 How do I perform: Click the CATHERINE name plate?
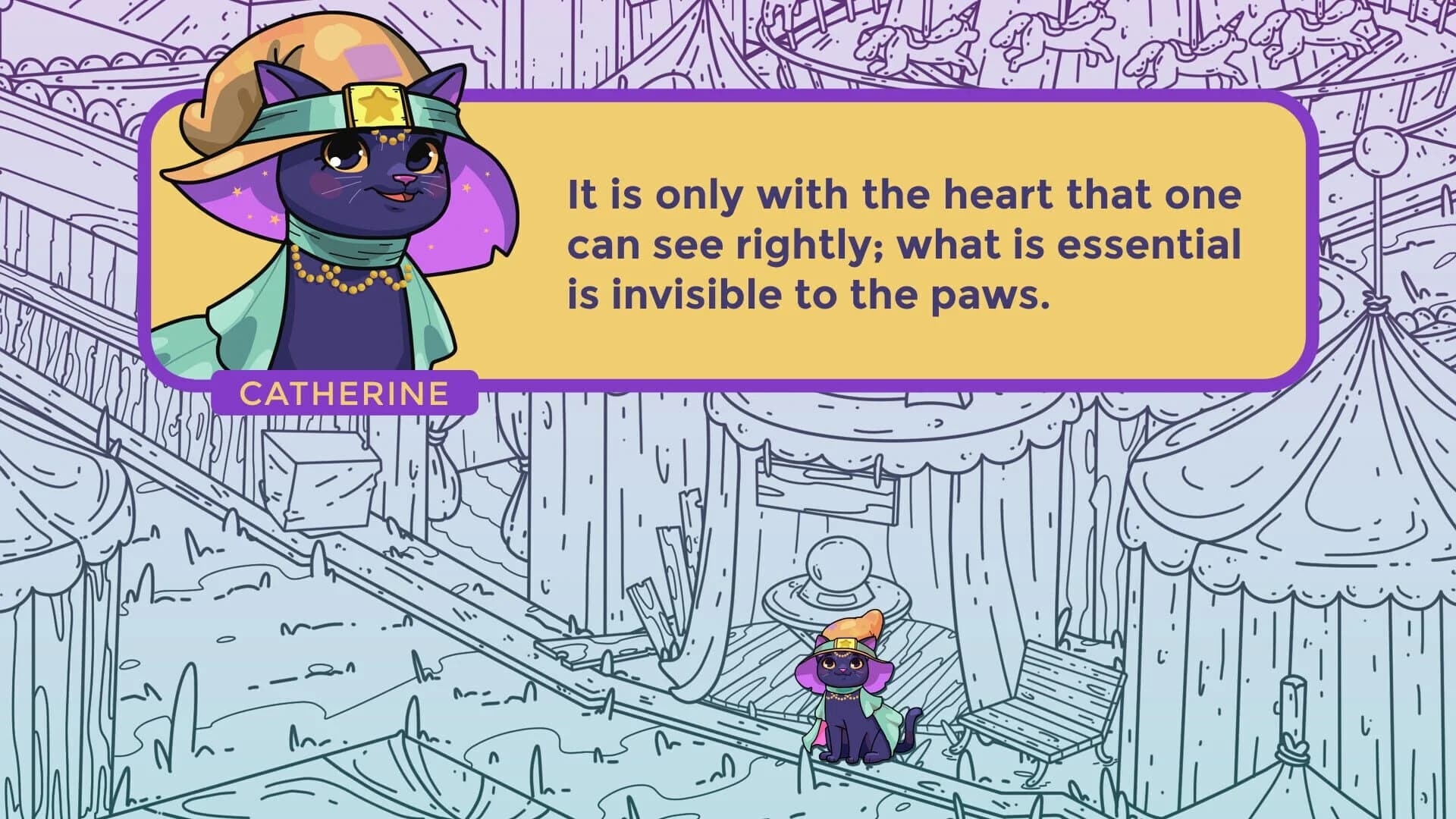click(345, 394)
